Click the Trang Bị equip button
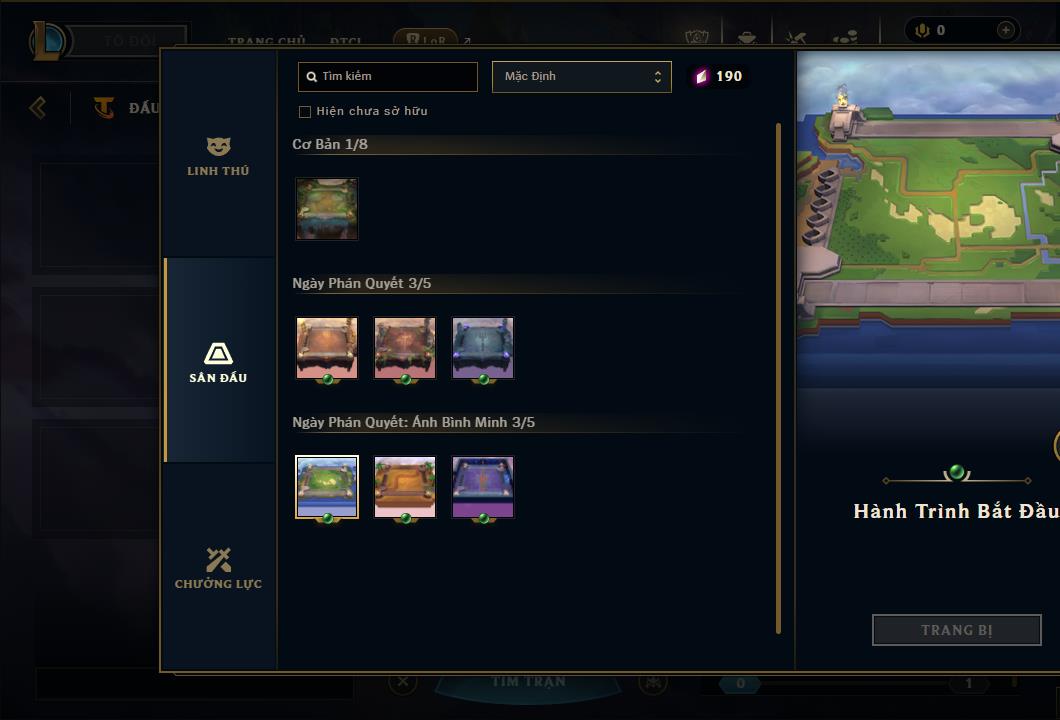This screenshot has width=1060, height=720. [956, 630]
